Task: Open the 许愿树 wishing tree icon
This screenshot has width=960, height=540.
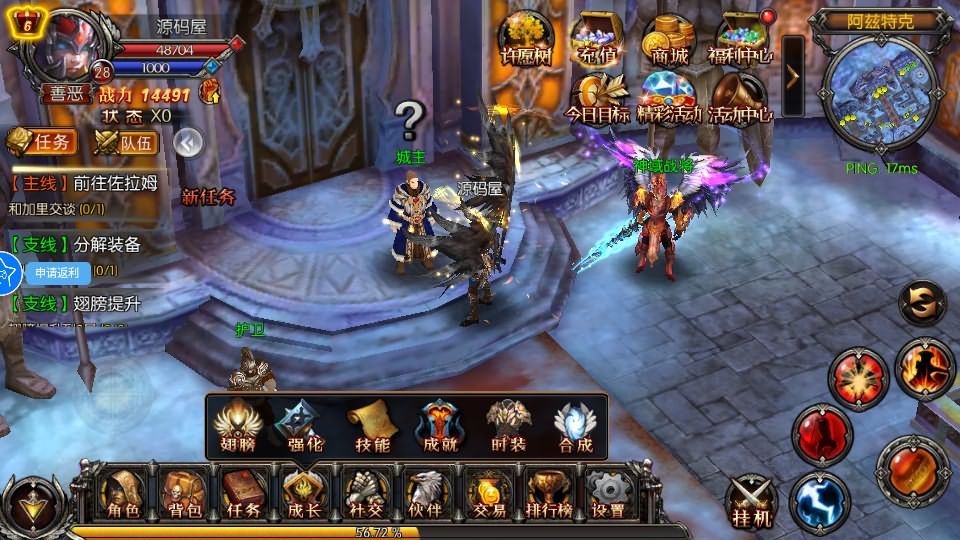Action: pyautogui.click(x=525, y=40)
